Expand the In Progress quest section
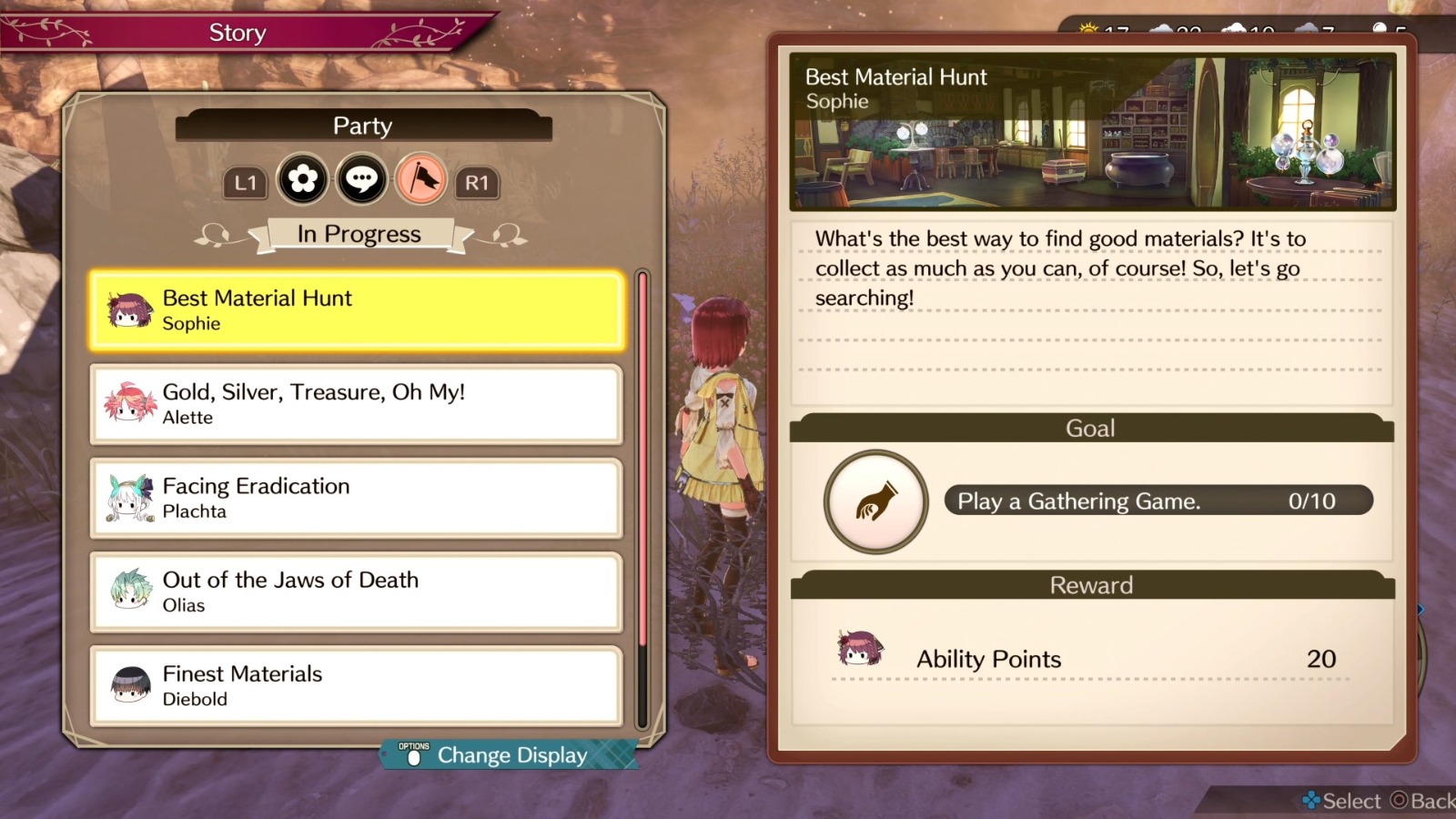 pos(361,234)
